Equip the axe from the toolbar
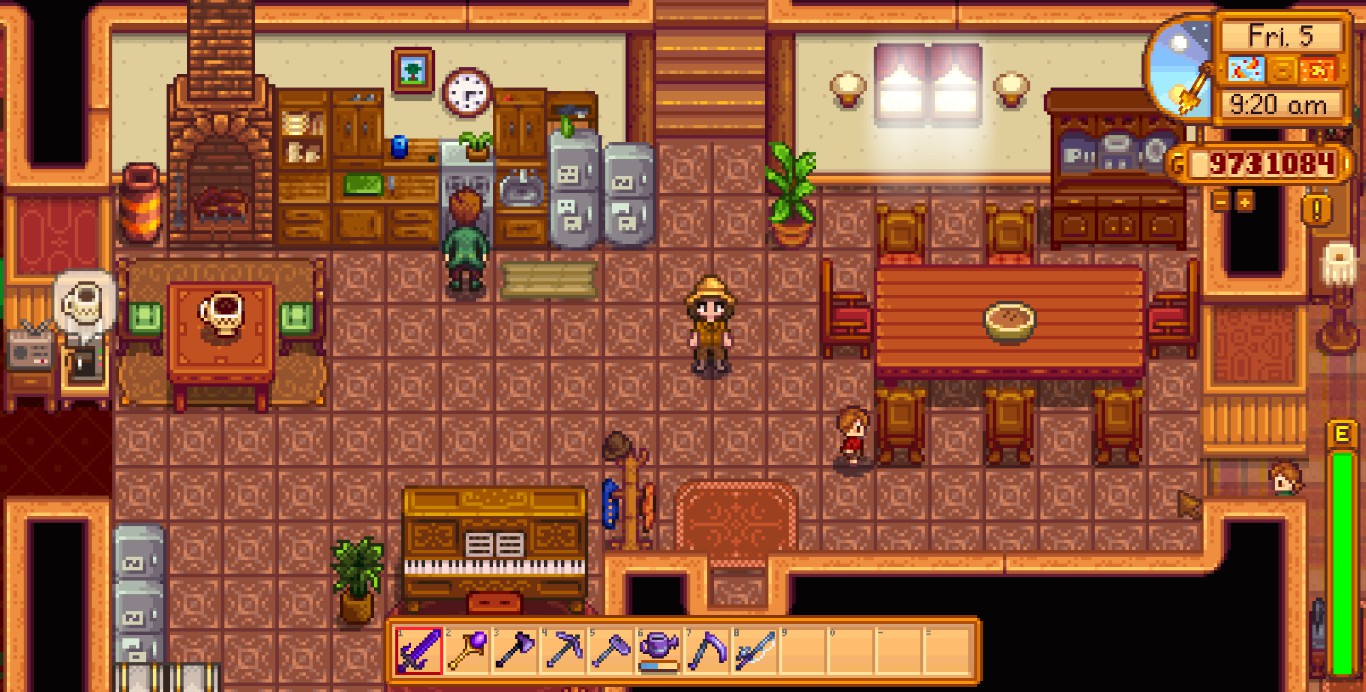 click(514, 651)
